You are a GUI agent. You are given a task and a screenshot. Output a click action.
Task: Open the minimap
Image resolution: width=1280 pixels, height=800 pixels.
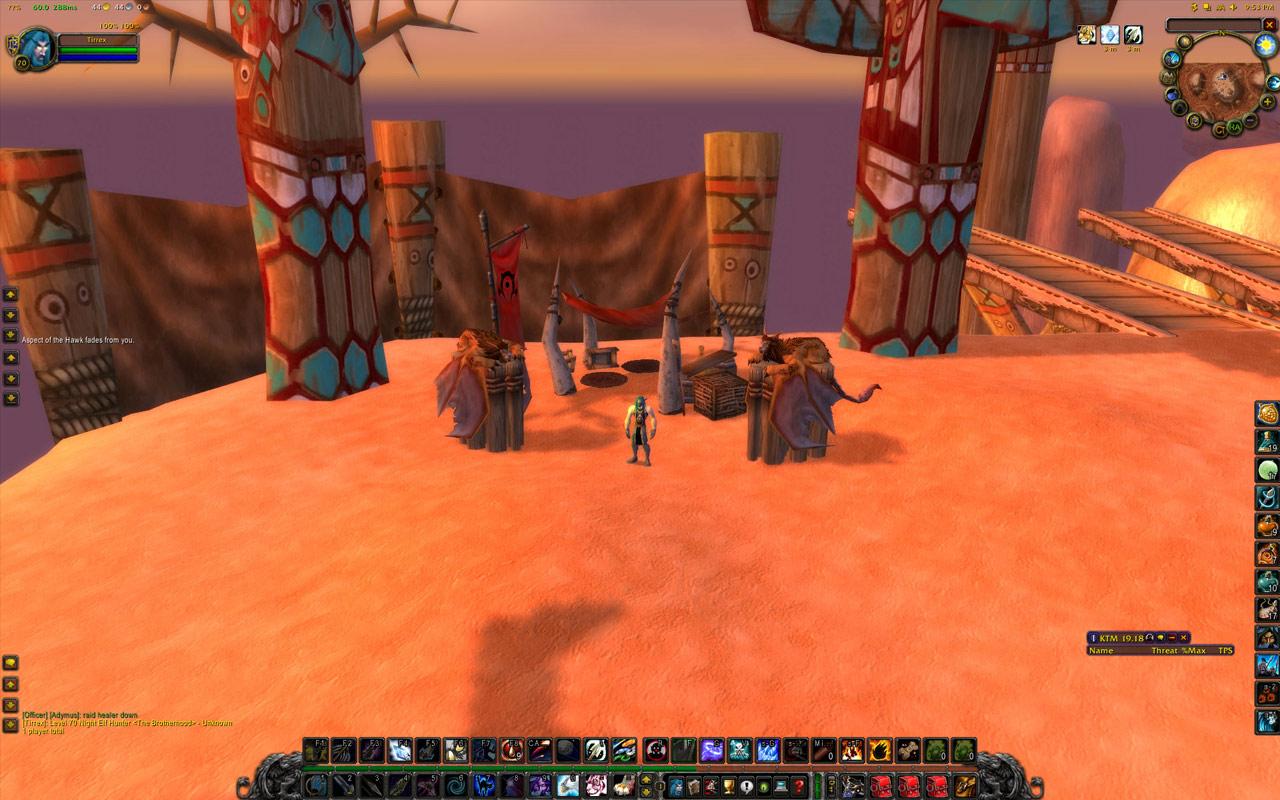[x=1222, y=87]
